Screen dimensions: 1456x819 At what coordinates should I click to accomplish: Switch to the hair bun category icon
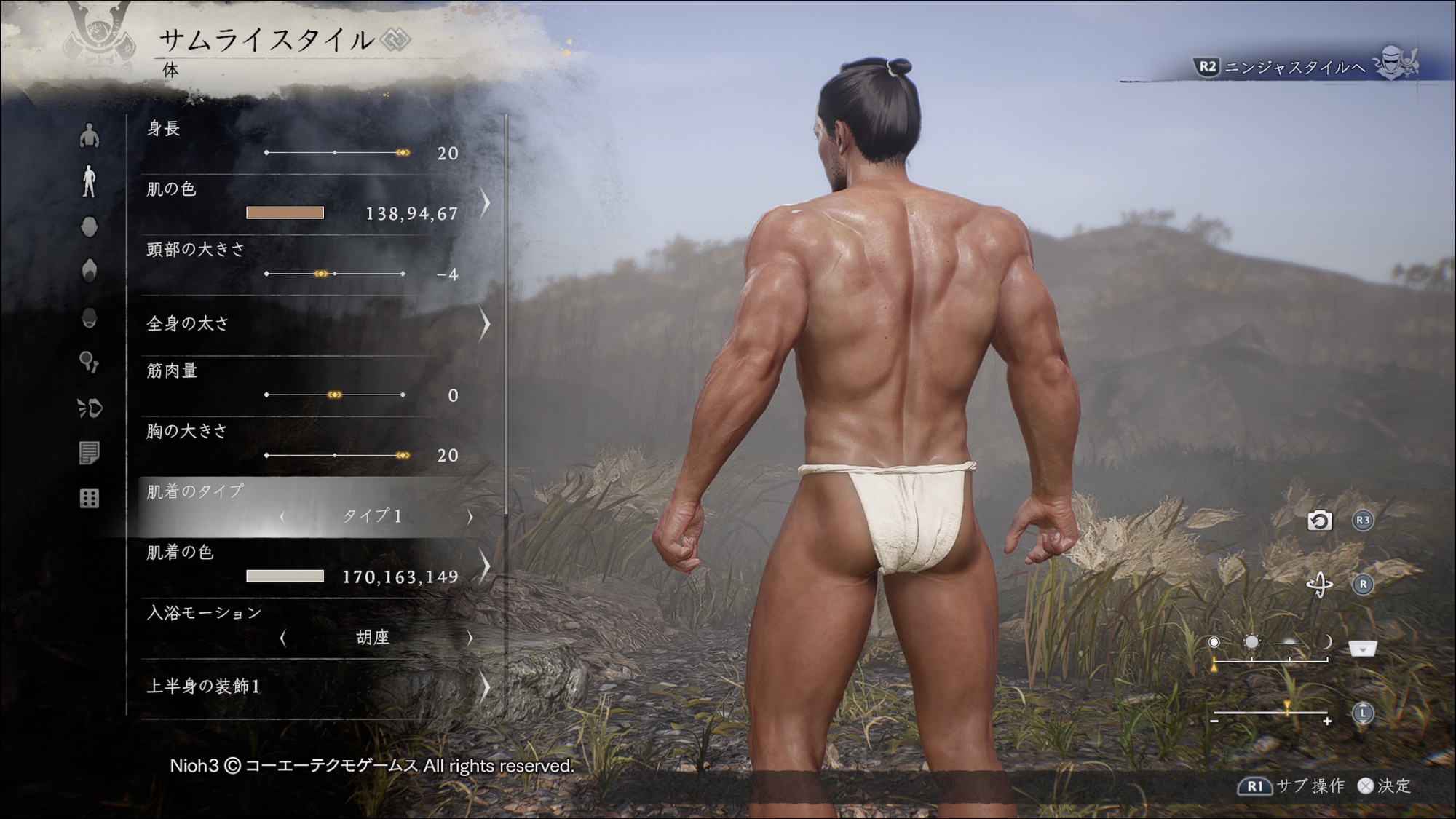89,270
